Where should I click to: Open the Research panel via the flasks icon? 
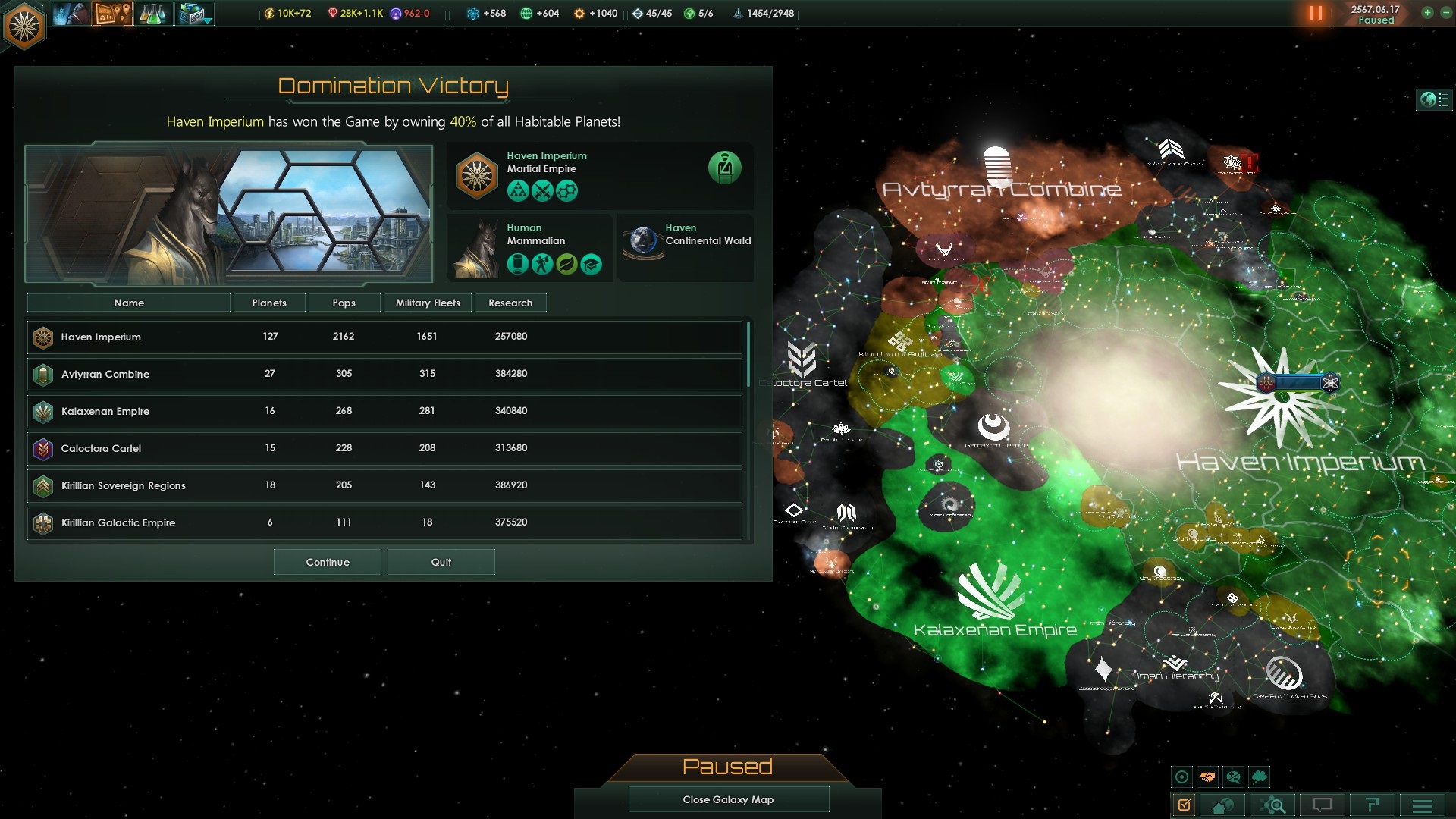point(153,14)
